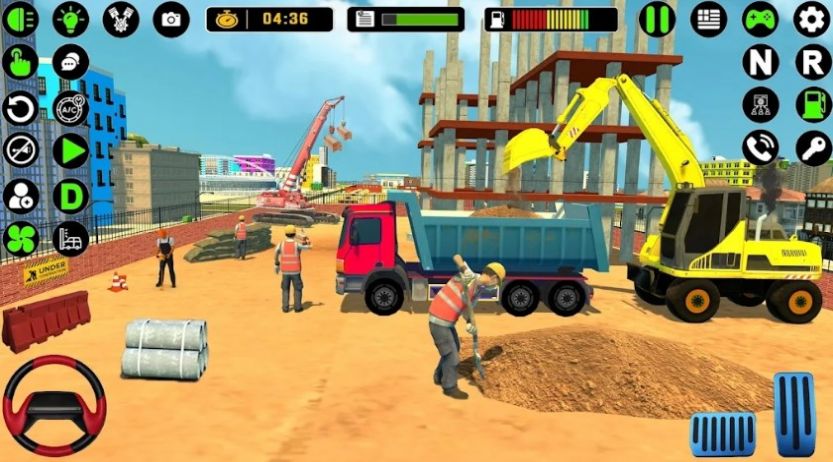The height and width of the screenshot is (462, 833).
Task: Open the chat bubbles icon
Action: [x=70, y=62]
